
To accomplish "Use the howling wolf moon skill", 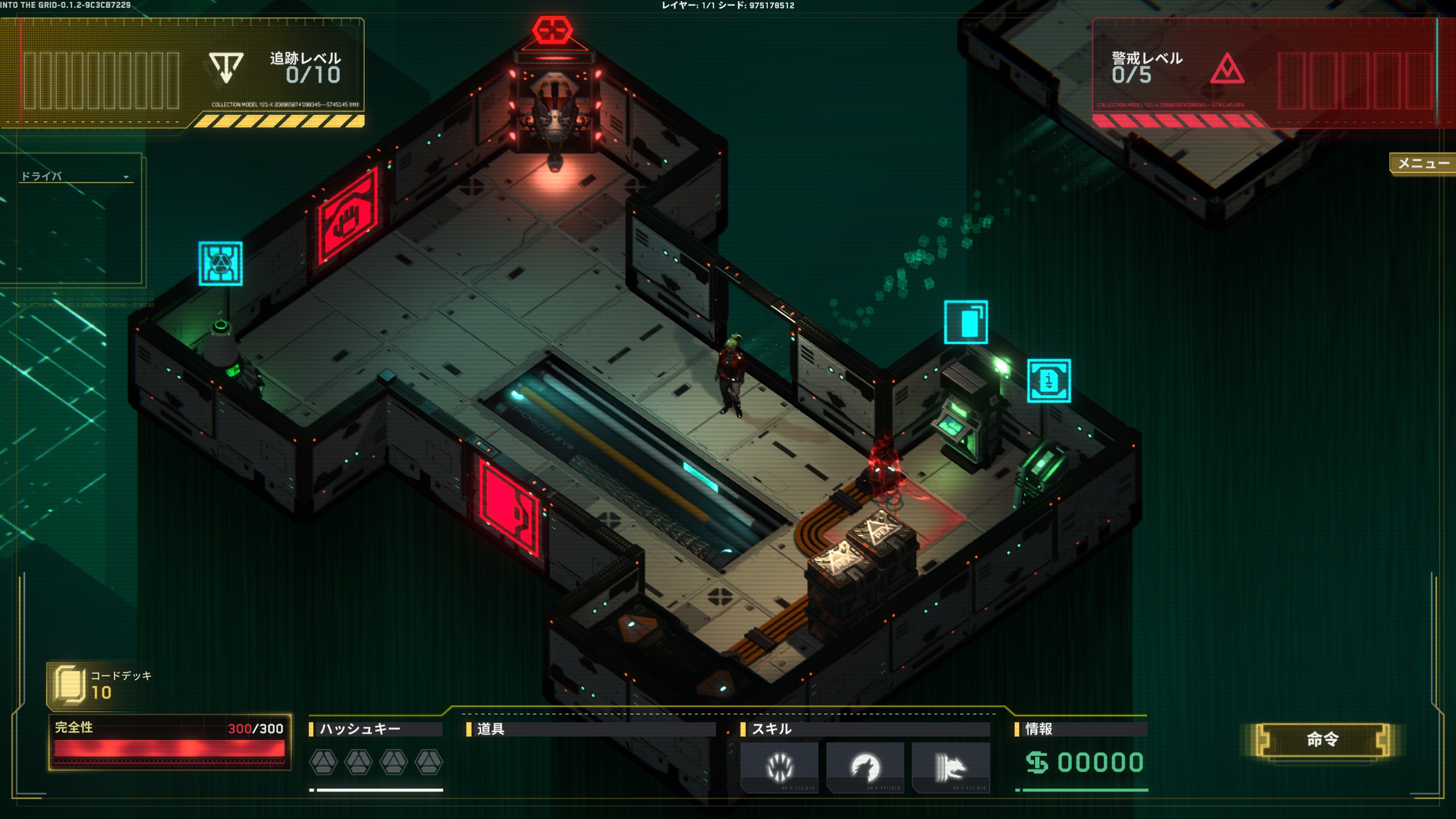I will coord(864,767).
